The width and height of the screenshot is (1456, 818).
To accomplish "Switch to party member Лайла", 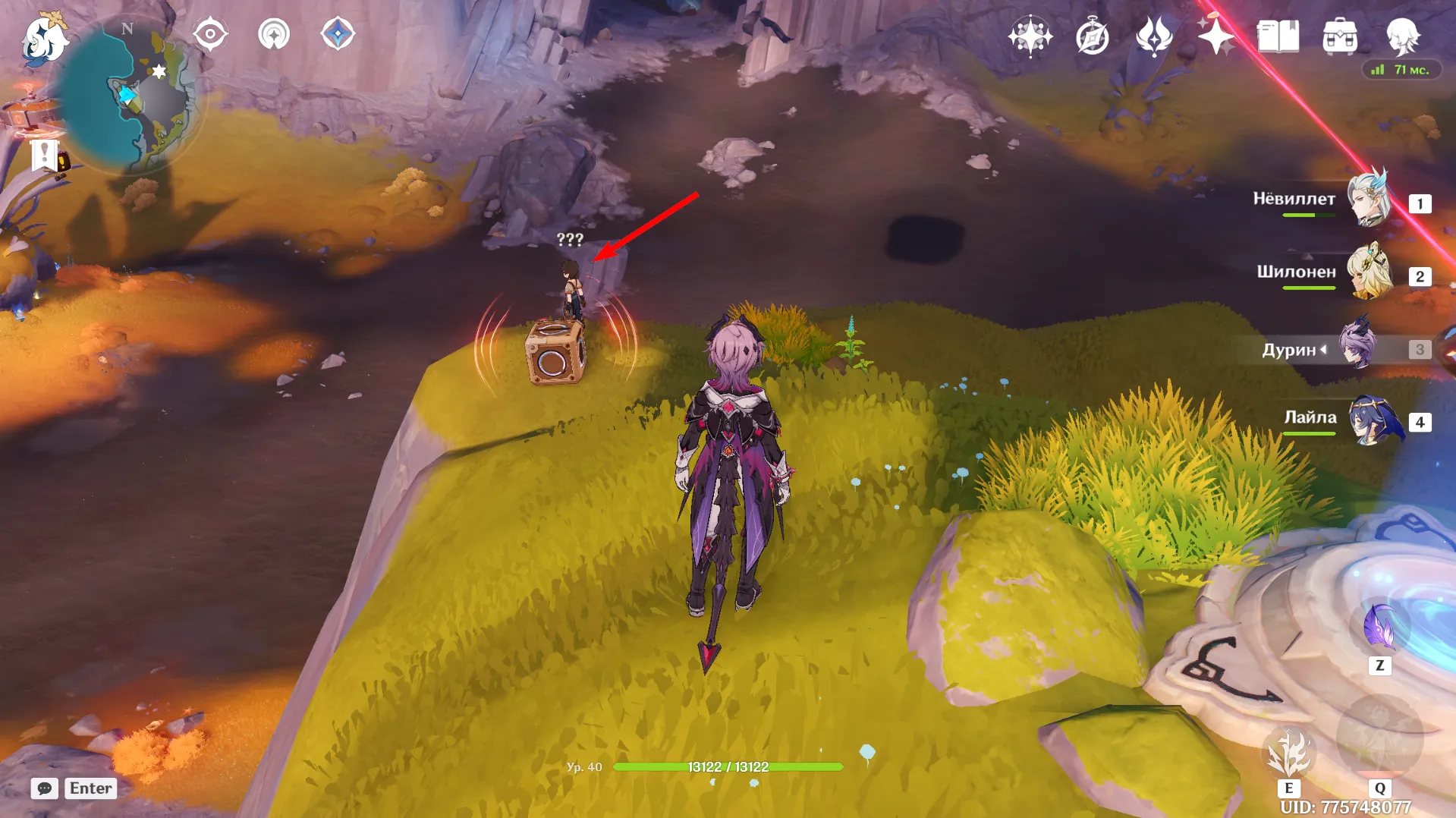I will pos(1370,420).
